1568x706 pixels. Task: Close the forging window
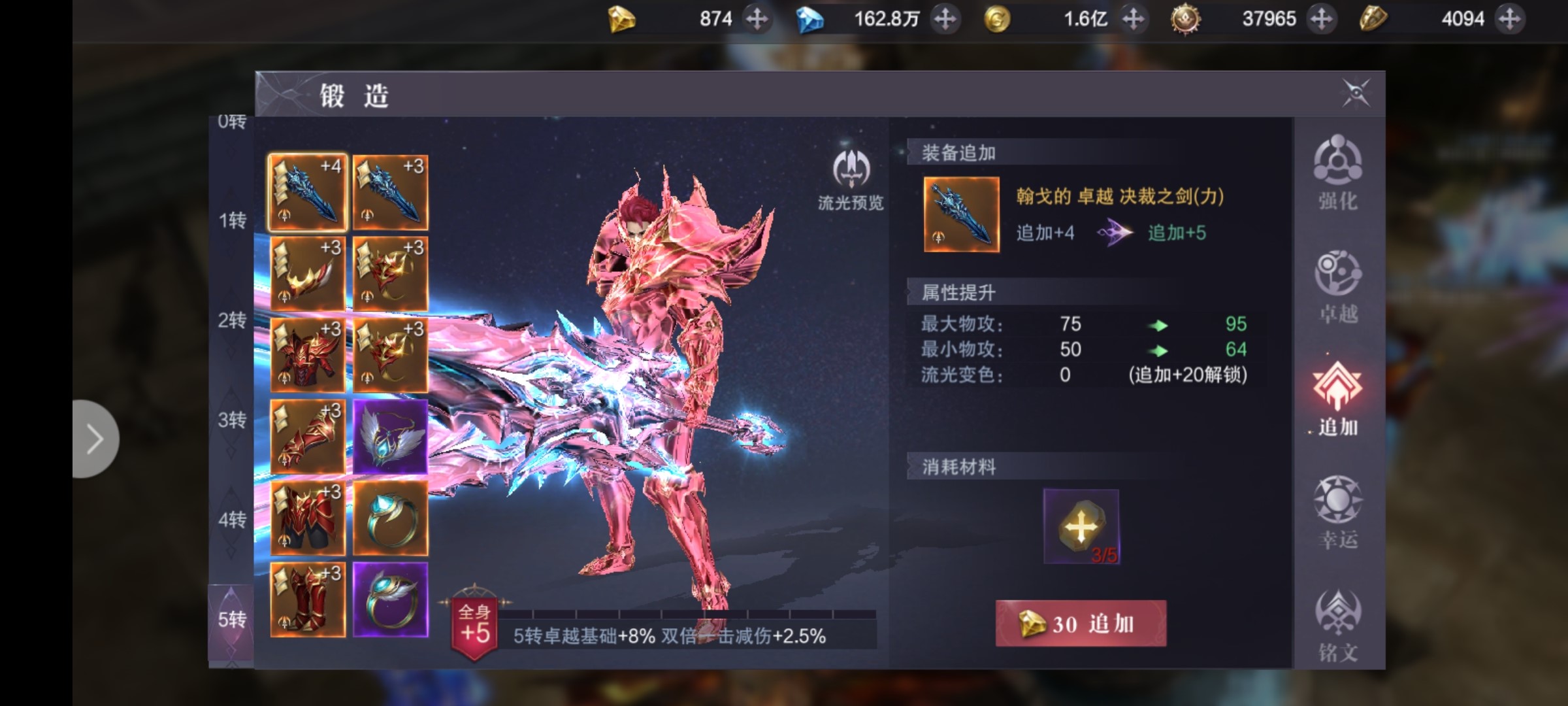[x=1356, y=93]
